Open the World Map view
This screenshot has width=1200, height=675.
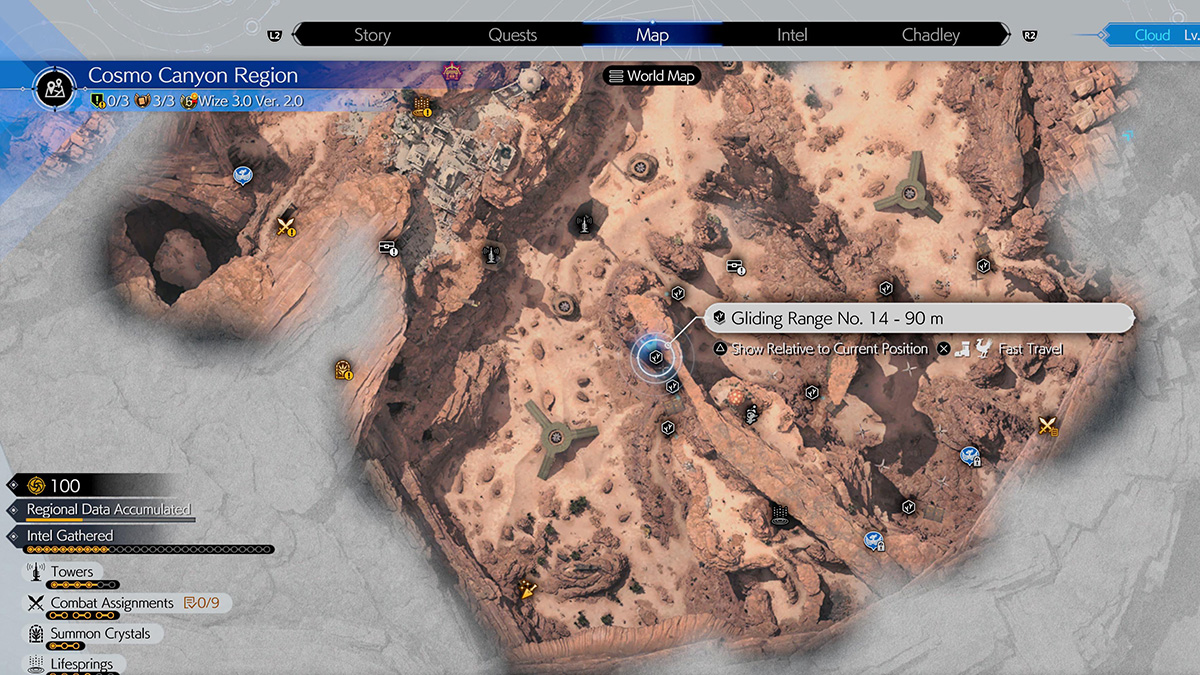pos(651,76)
